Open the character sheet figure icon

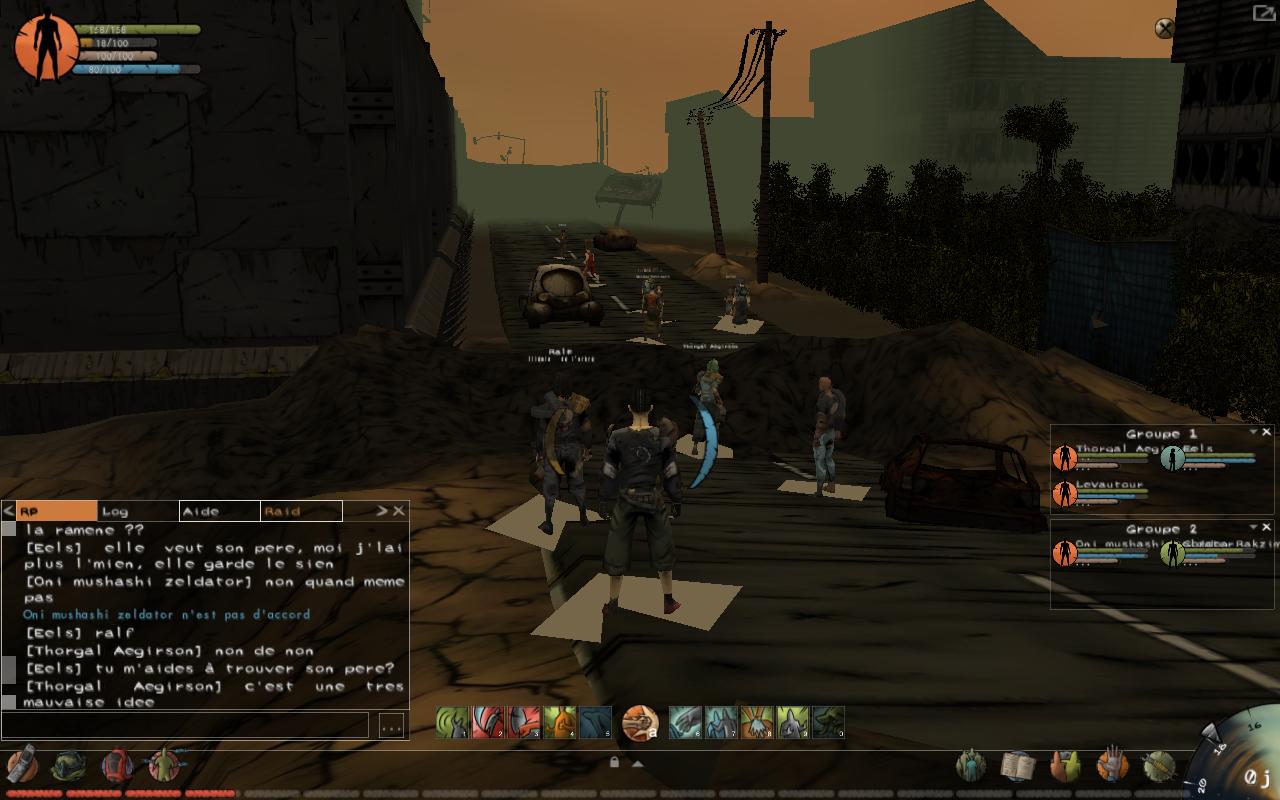pyautogui.click(x=163, y=765)
